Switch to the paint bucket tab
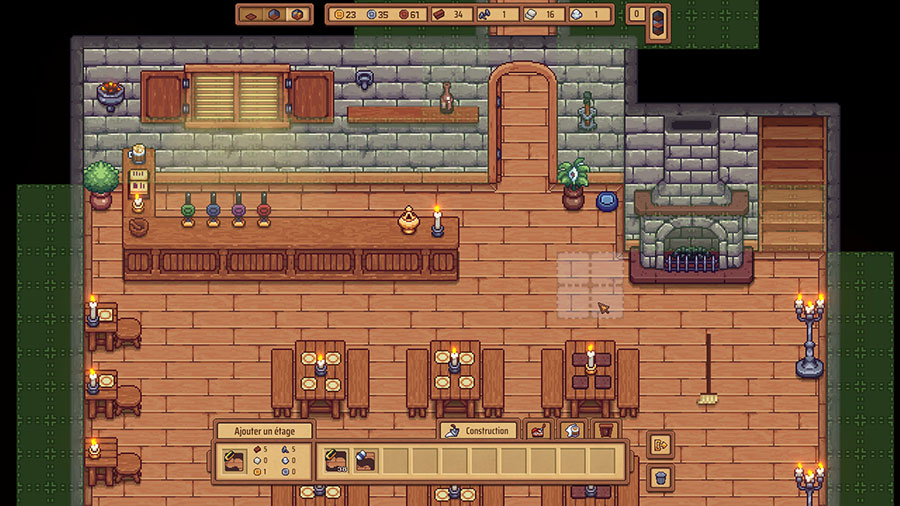 [539, 431]
